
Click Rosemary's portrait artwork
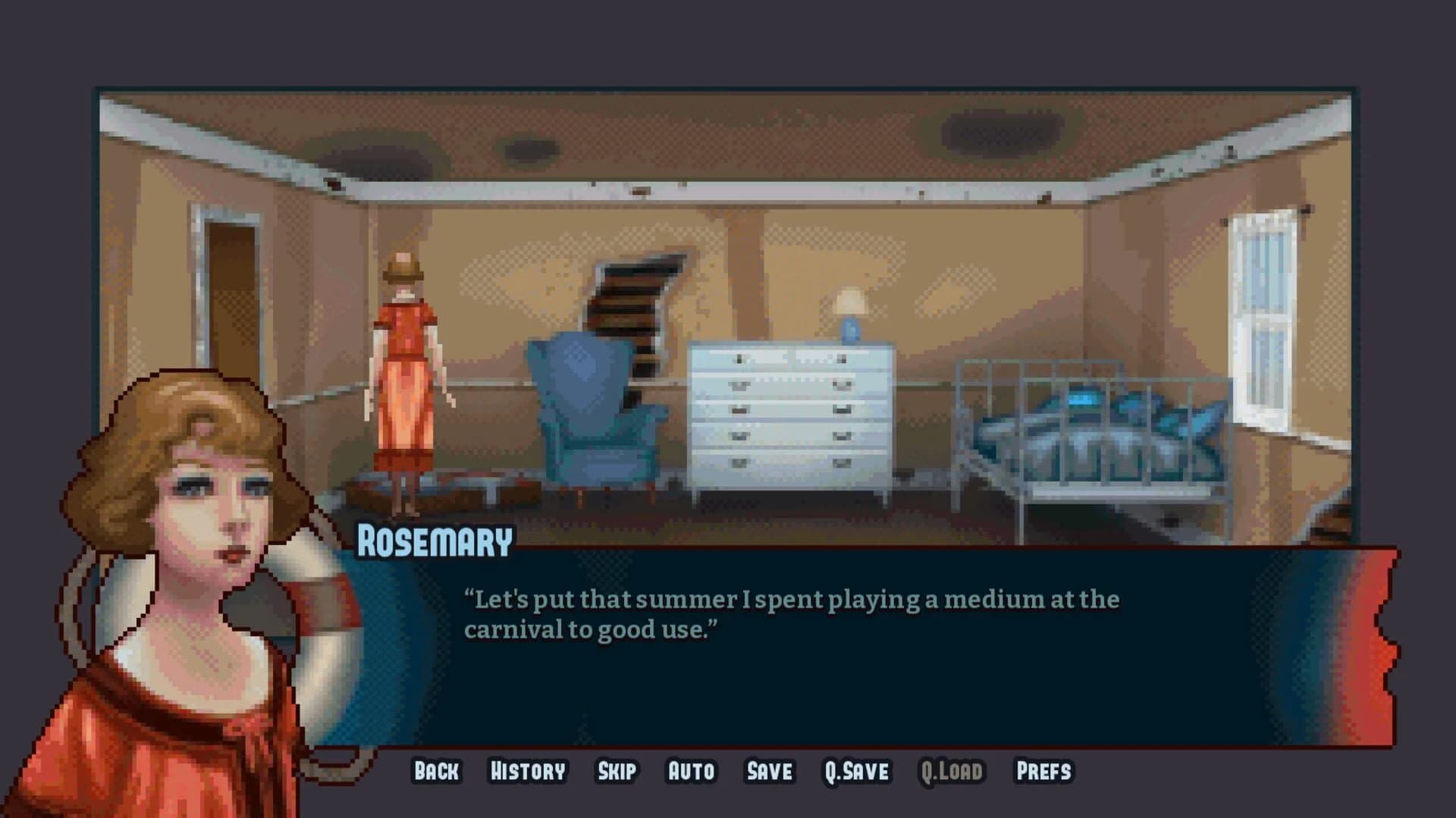click(x=190, y=569)
